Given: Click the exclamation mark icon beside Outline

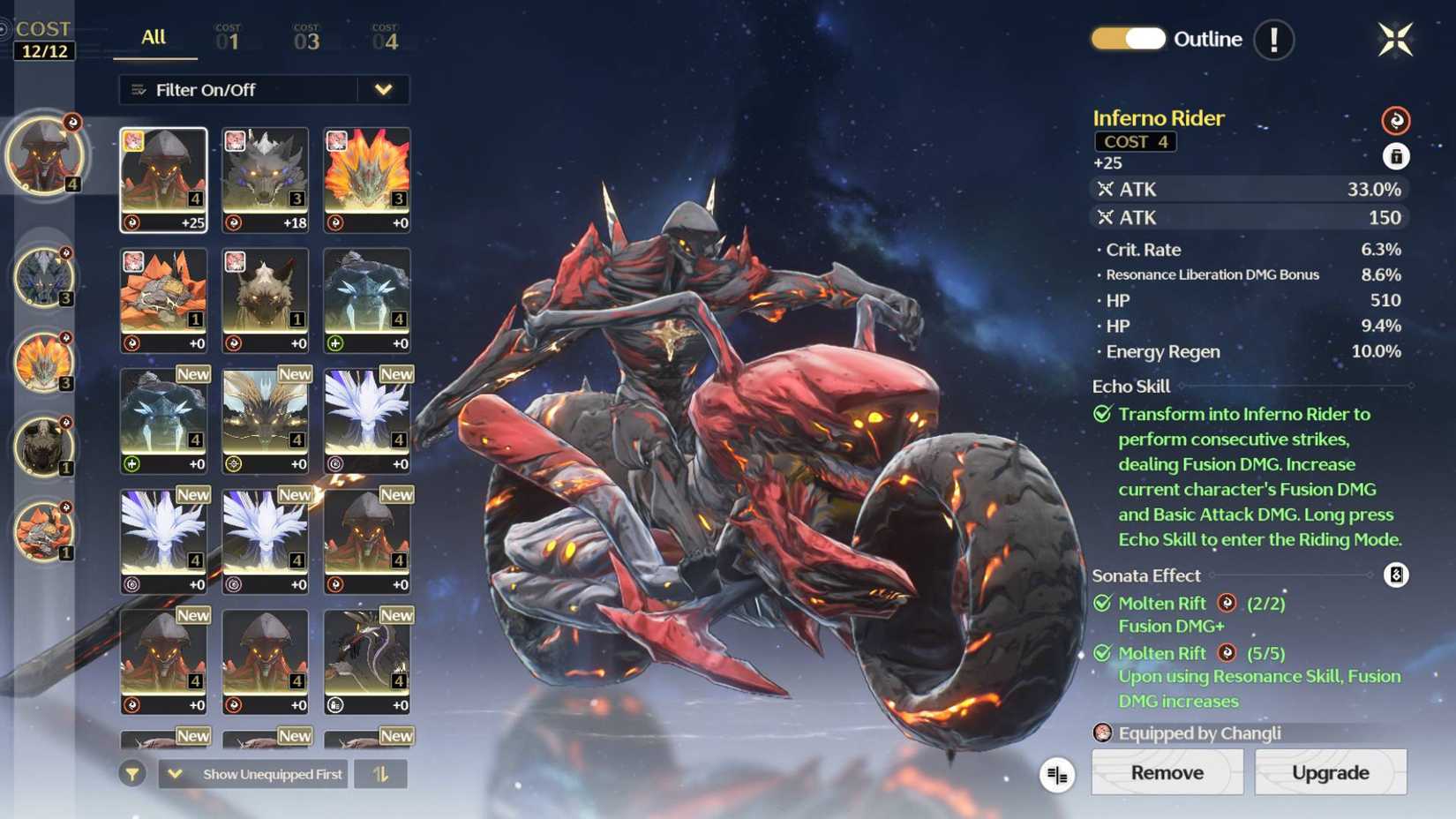Looking at the screenshot, I should coord(1272,39).
